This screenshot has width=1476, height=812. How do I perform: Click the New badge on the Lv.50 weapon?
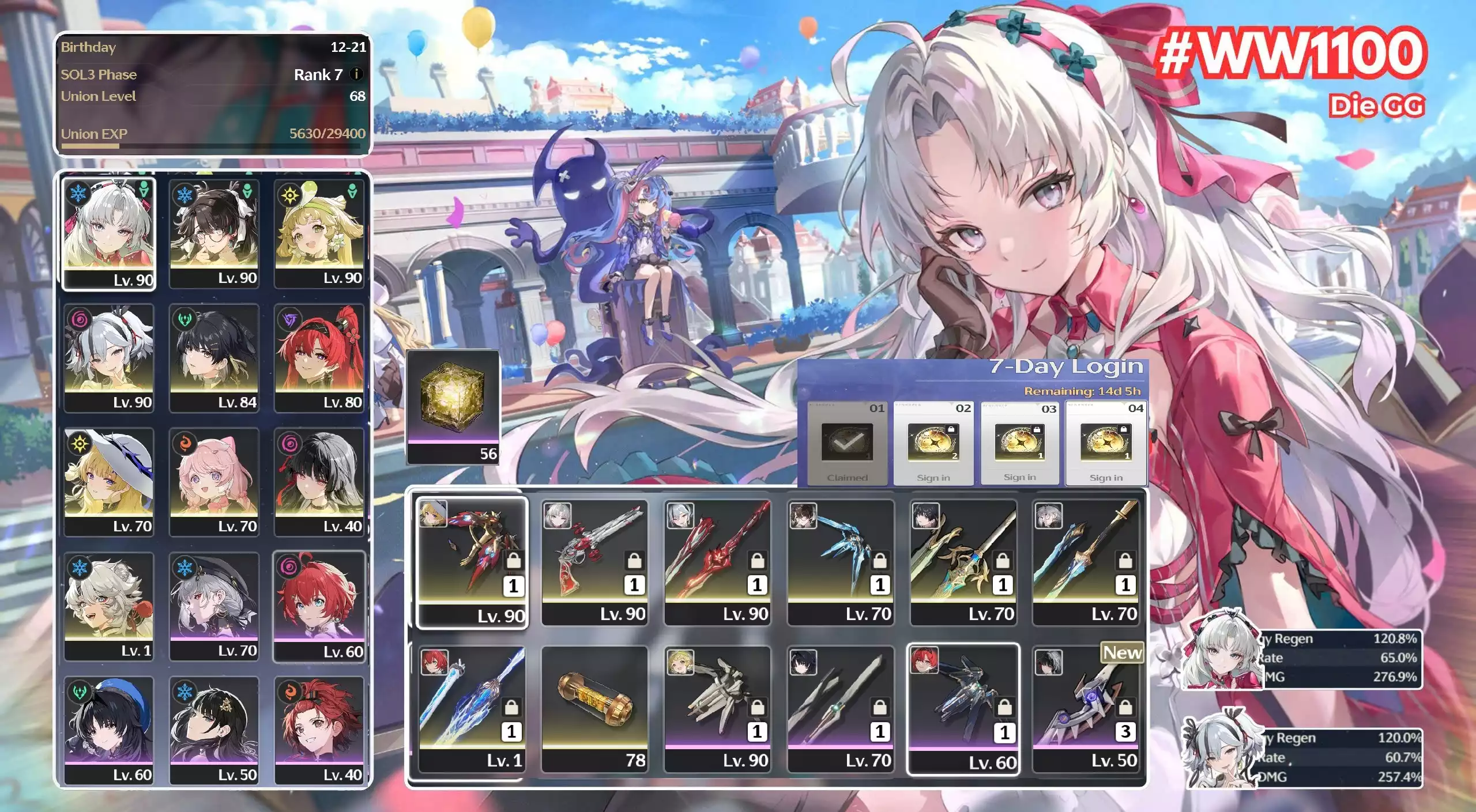pyautogui.click(x=1123, y=653)
